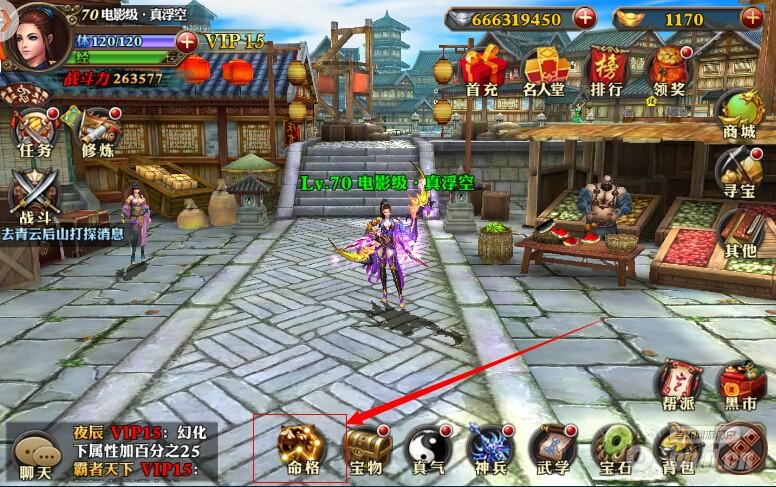776x487 pixels.
Task: Open the 商城 shop
Action: pos(741,115)
